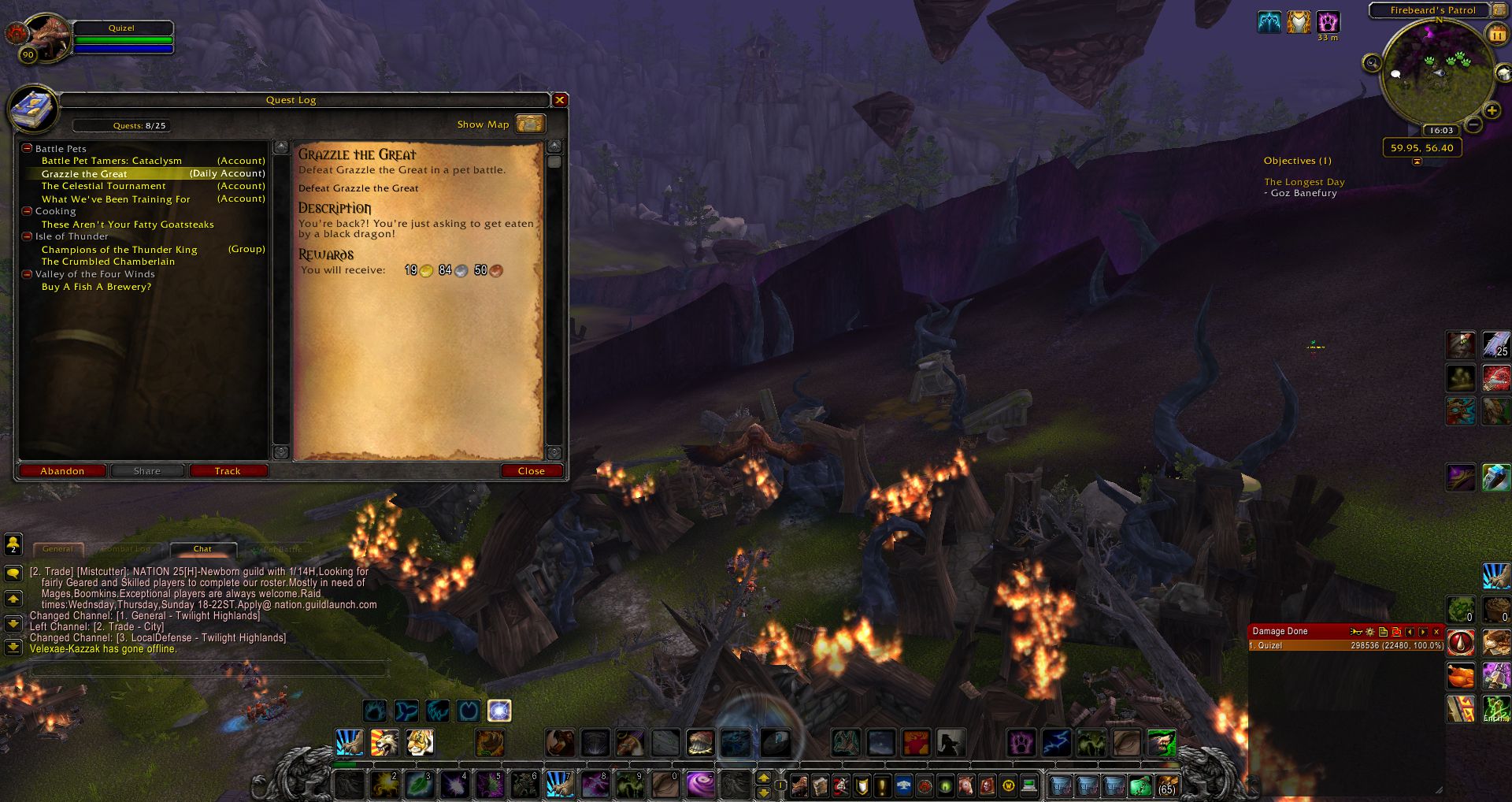Select What We've Been Training For quest
Image resolution: width=1512 pixels, height=802 pixels.
[116, 199]
